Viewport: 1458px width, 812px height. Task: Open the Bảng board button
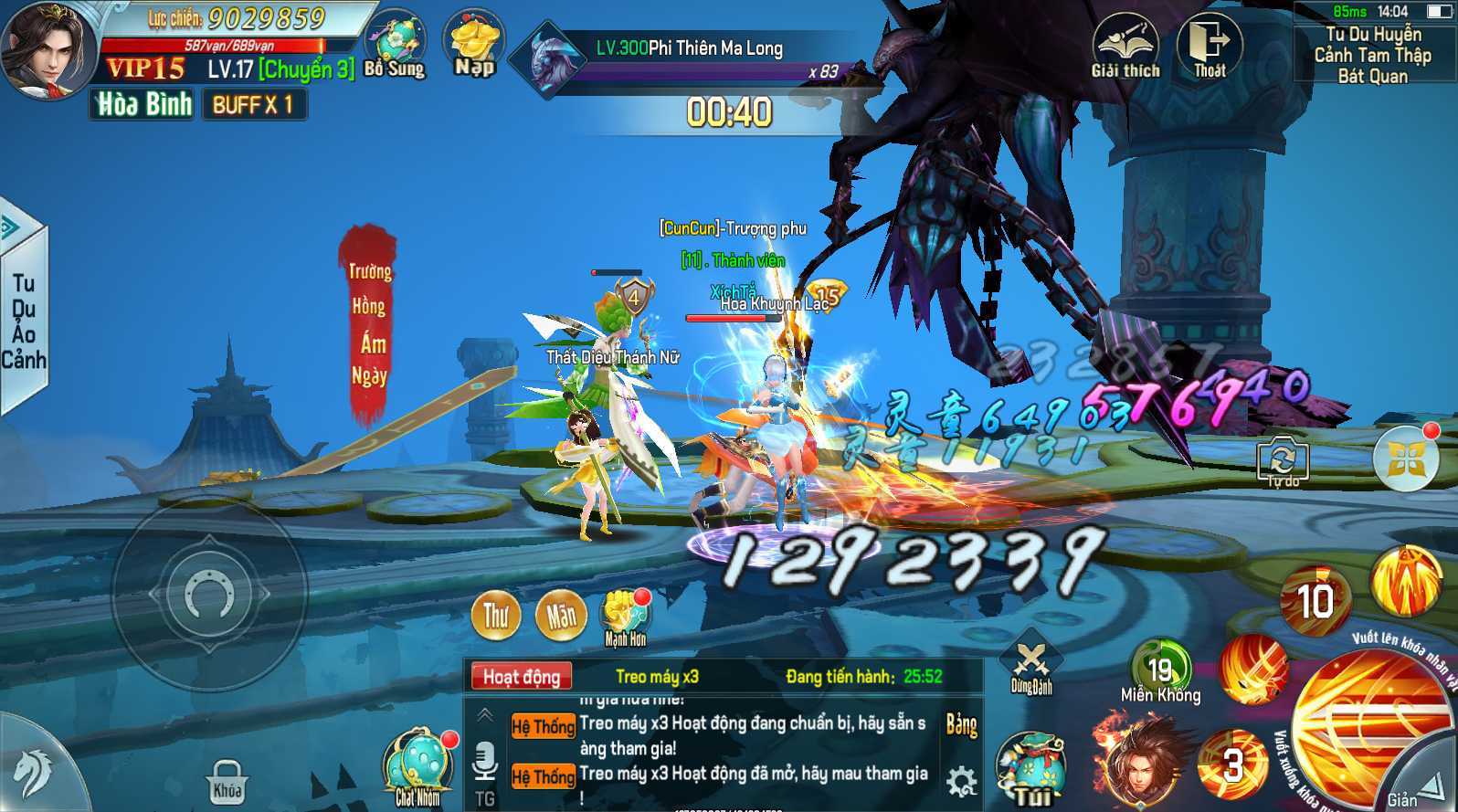pyautogui.click(x=961, y=725)
